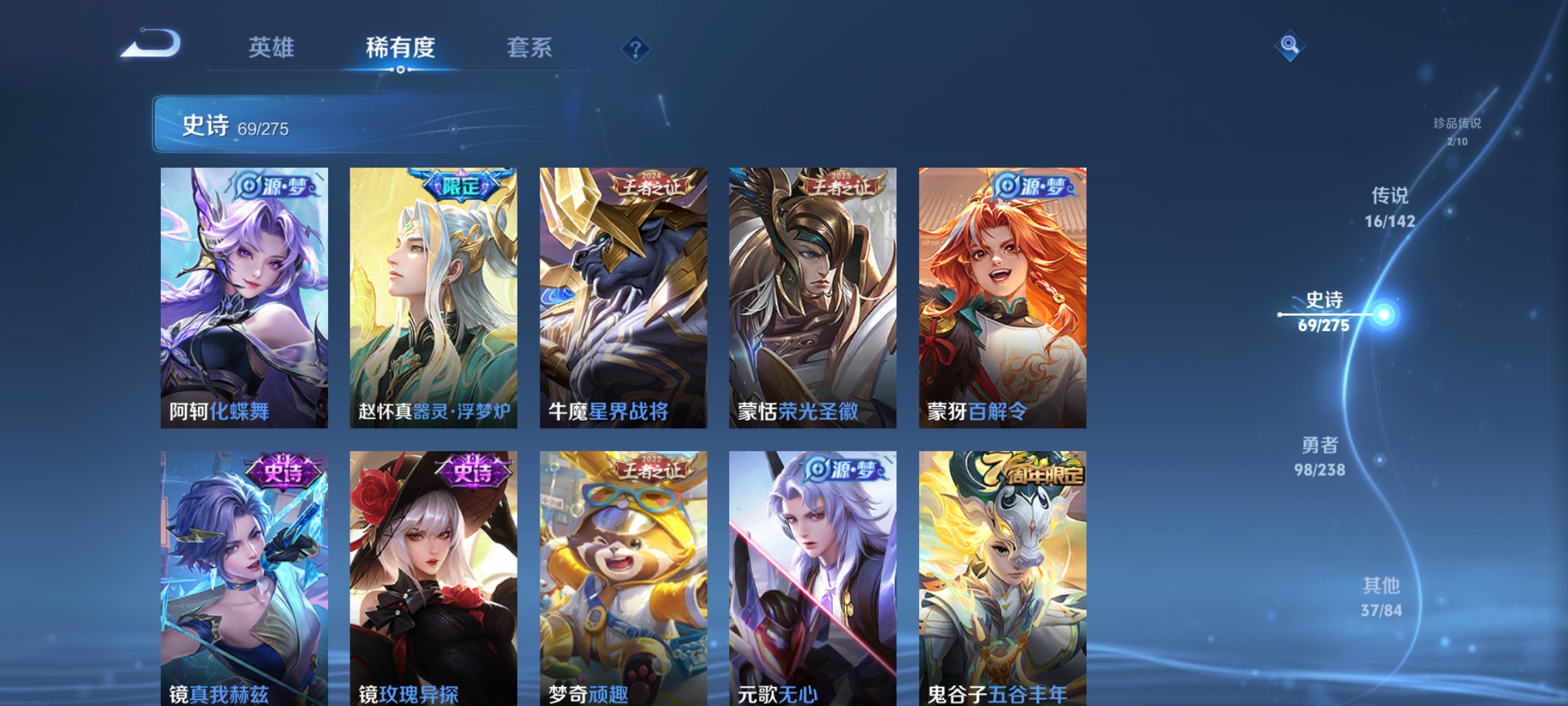The image size is (1568, 706).
Task: Open the help question mark icon
Action: point(636,48)
